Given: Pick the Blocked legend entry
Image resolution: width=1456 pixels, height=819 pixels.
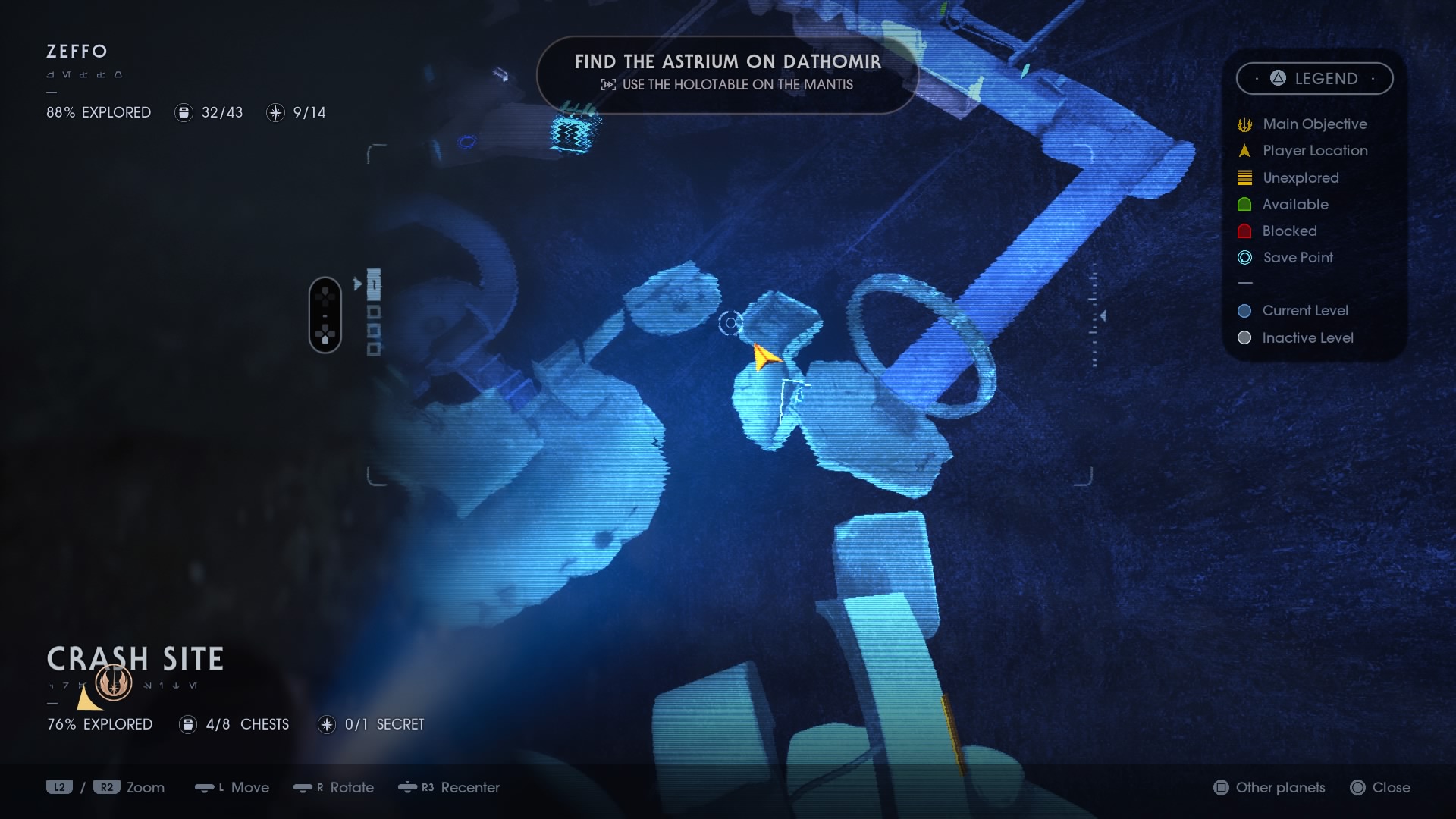Looking at the screenshot, I should tap(1288, 231).
